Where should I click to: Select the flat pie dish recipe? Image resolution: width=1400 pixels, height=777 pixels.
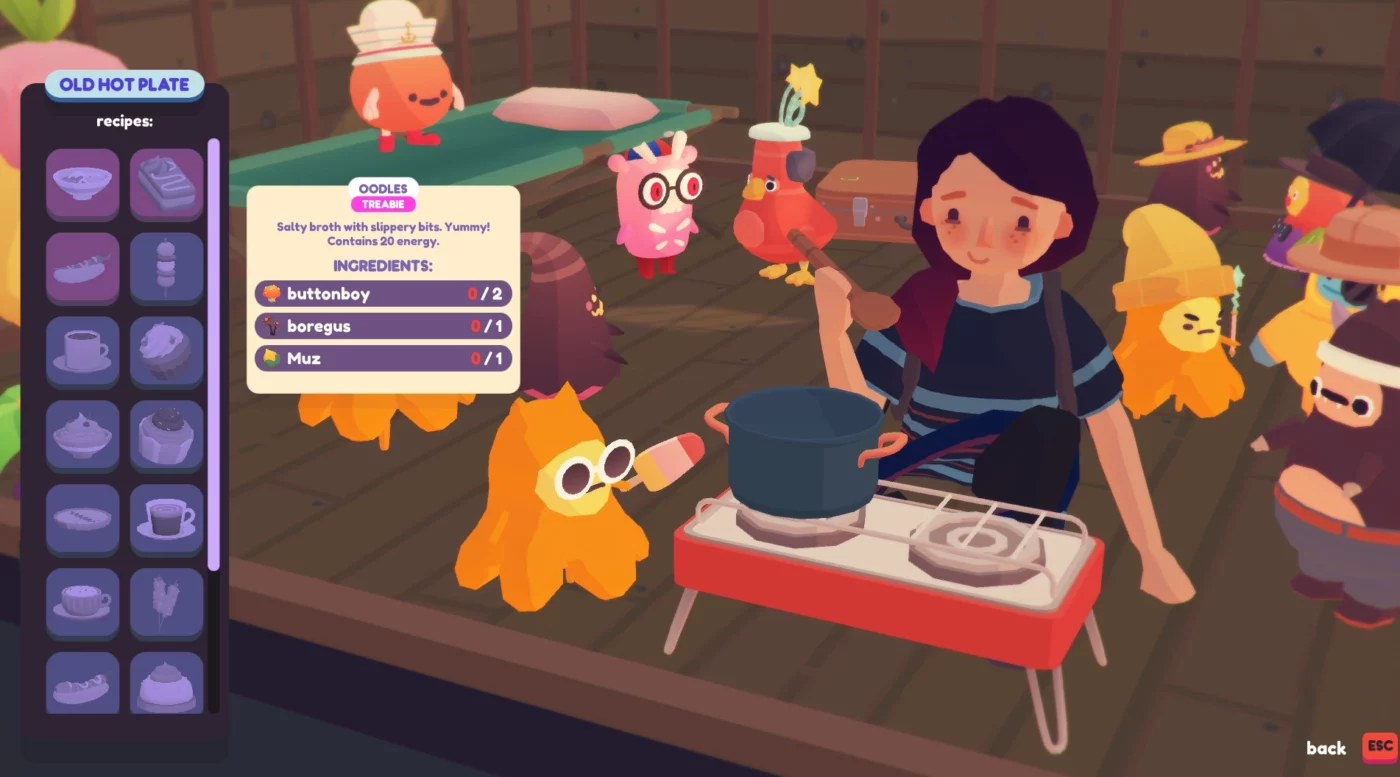click(82, 520)
